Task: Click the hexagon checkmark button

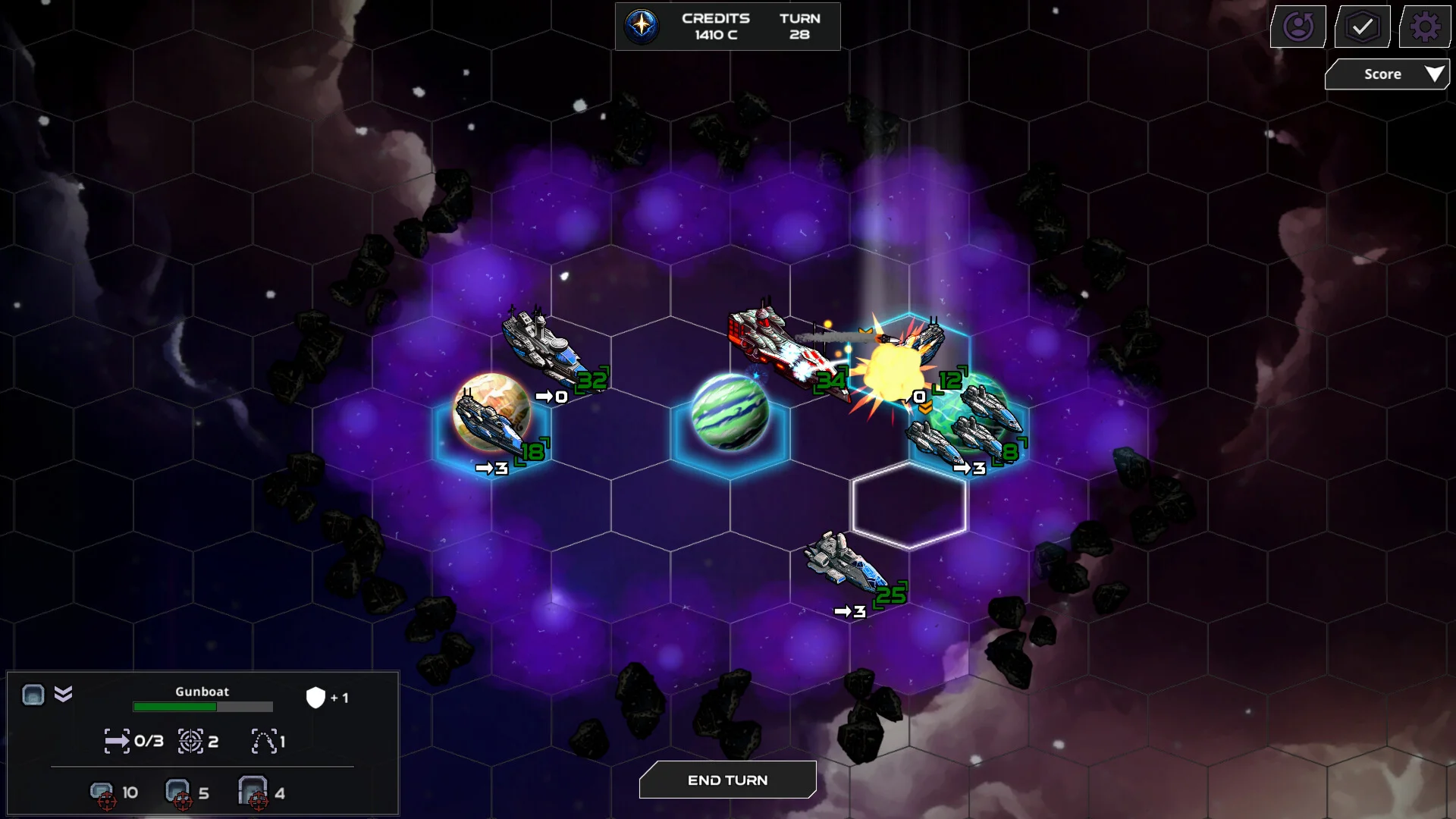Action: [1362, 27]
